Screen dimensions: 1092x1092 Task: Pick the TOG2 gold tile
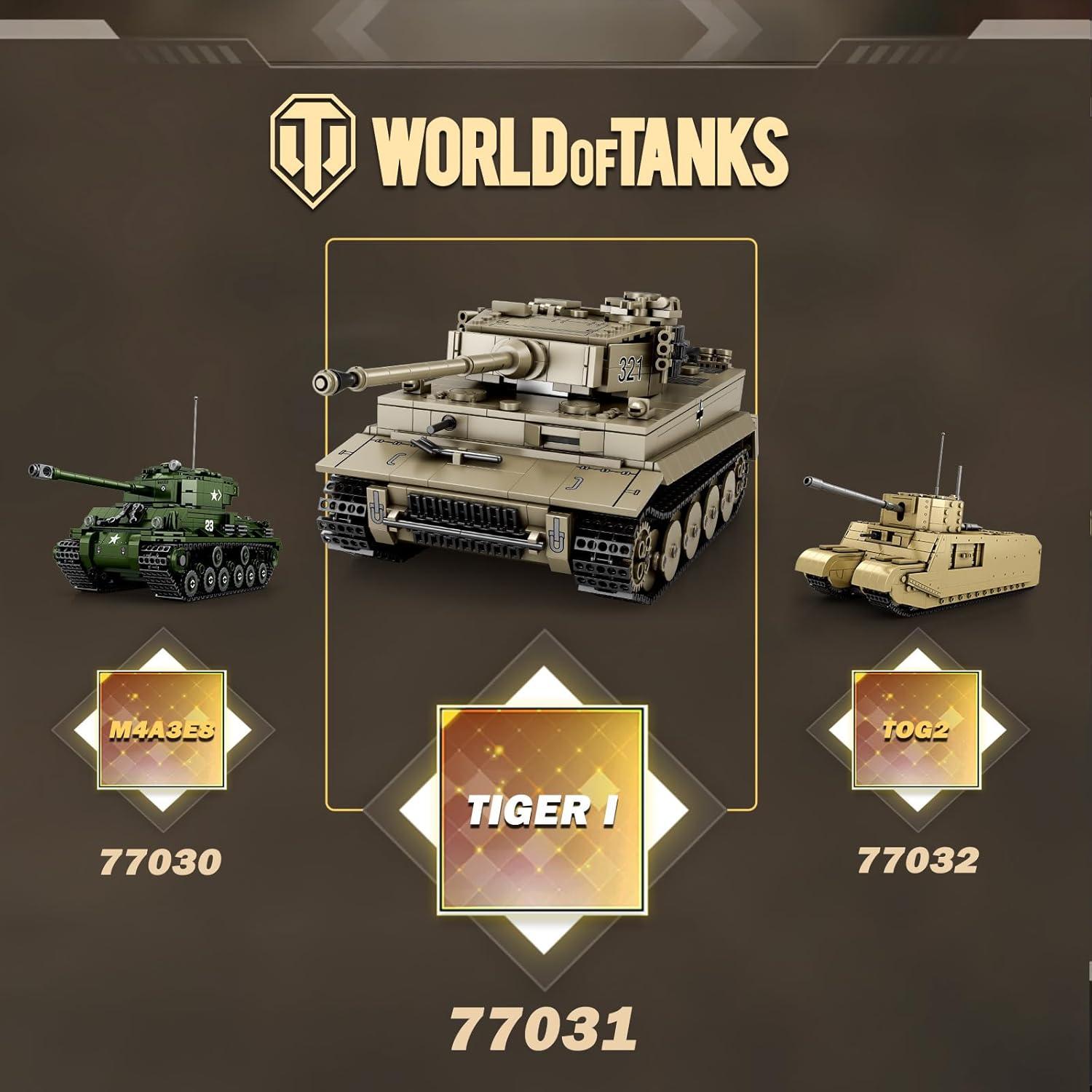point(916,729)
